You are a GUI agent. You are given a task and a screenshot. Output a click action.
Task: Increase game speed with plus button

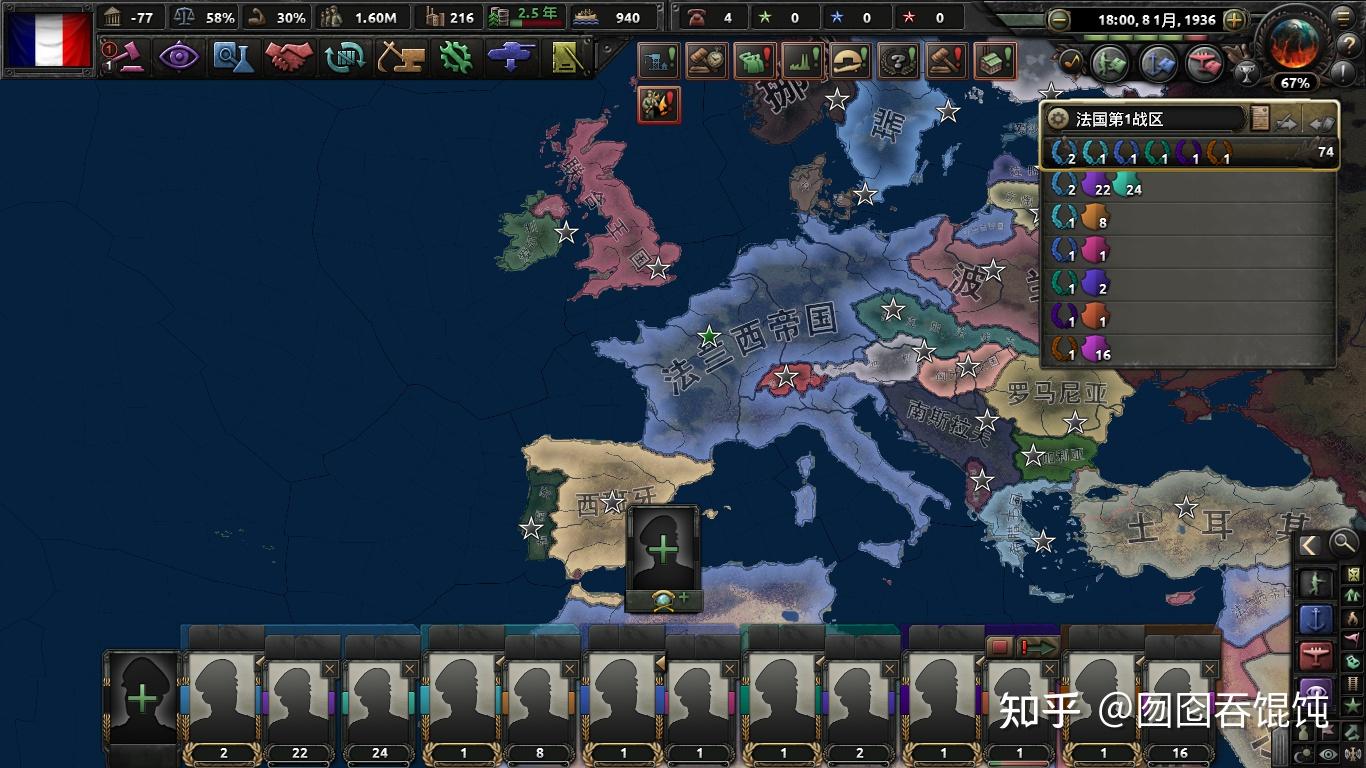click(x=1235, y=19)
